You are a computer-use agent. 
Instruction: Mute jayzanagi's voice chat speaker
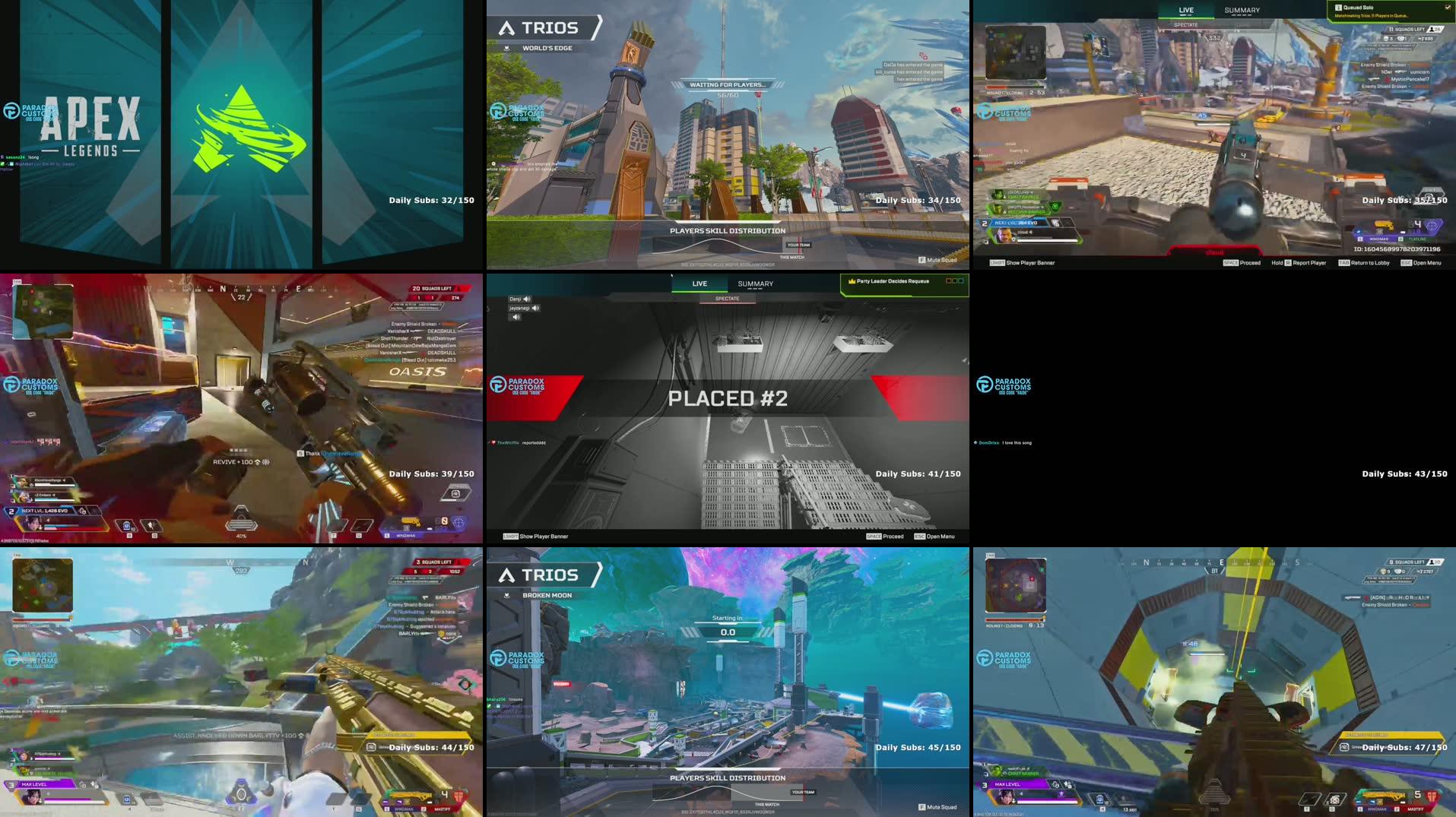click(536, 308)
